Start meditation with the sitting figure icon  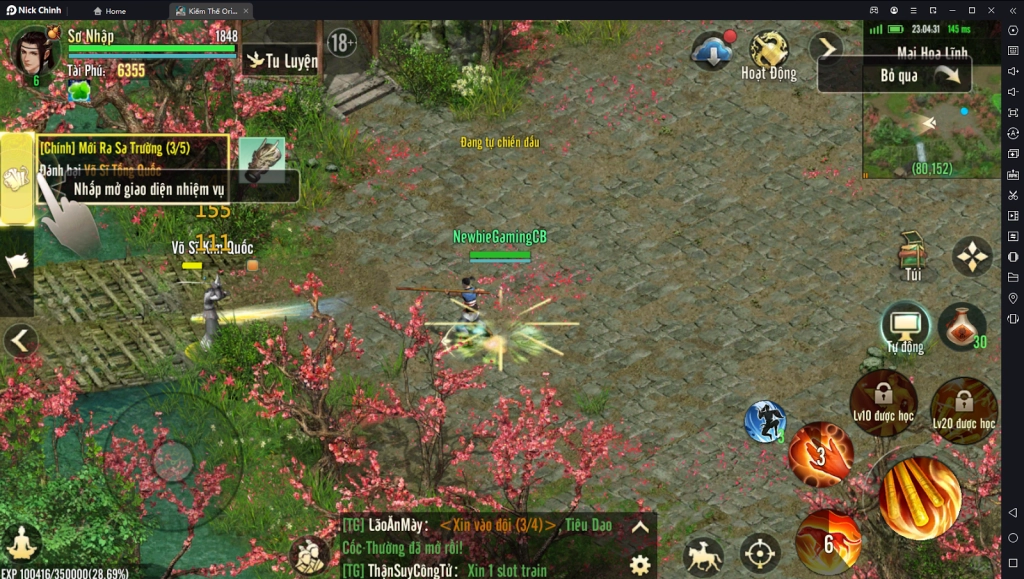21,544
